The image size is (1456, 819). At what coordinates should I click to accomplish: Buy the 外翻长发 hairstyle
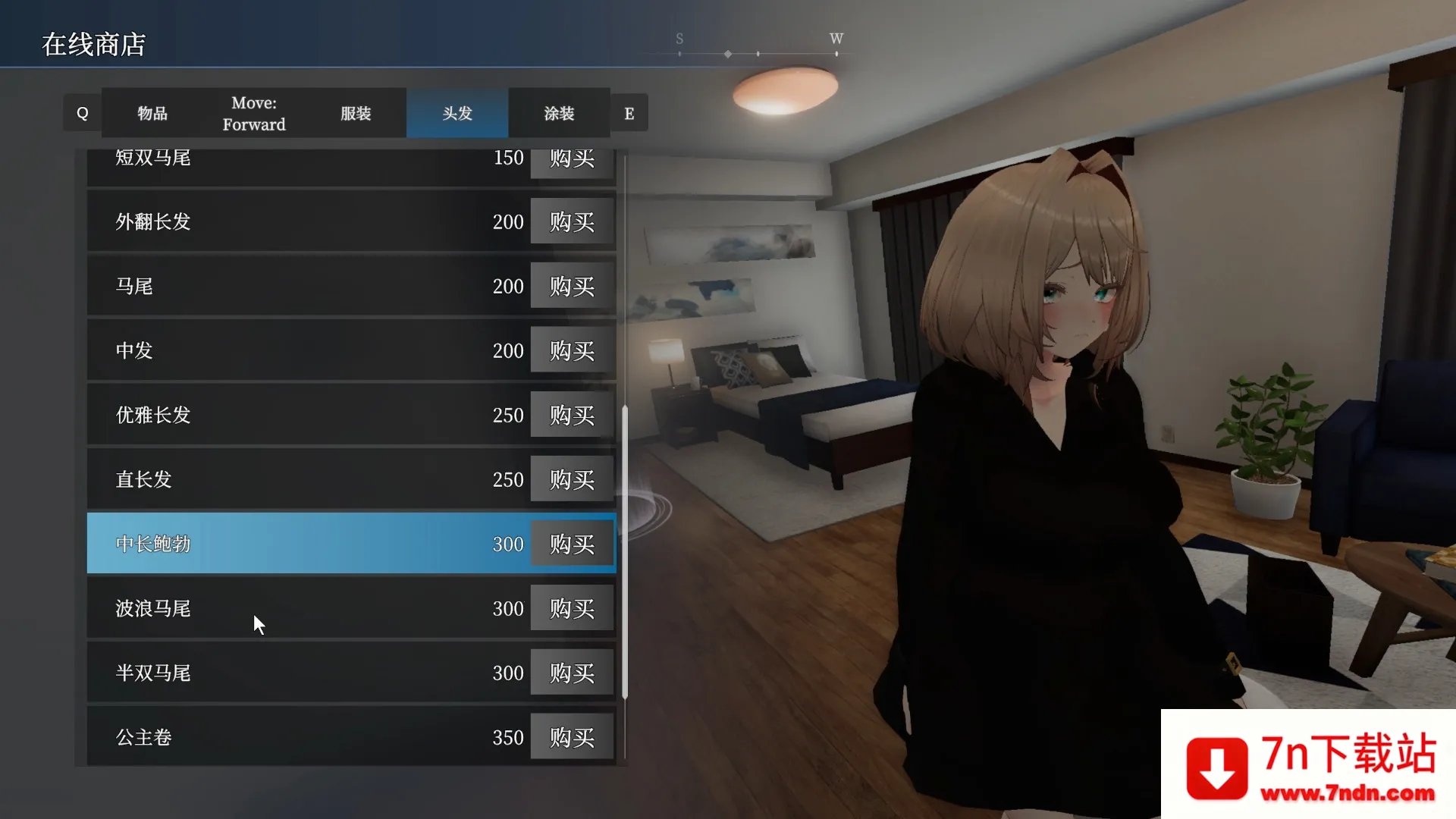pyautogui.click(x=572, y=221)
